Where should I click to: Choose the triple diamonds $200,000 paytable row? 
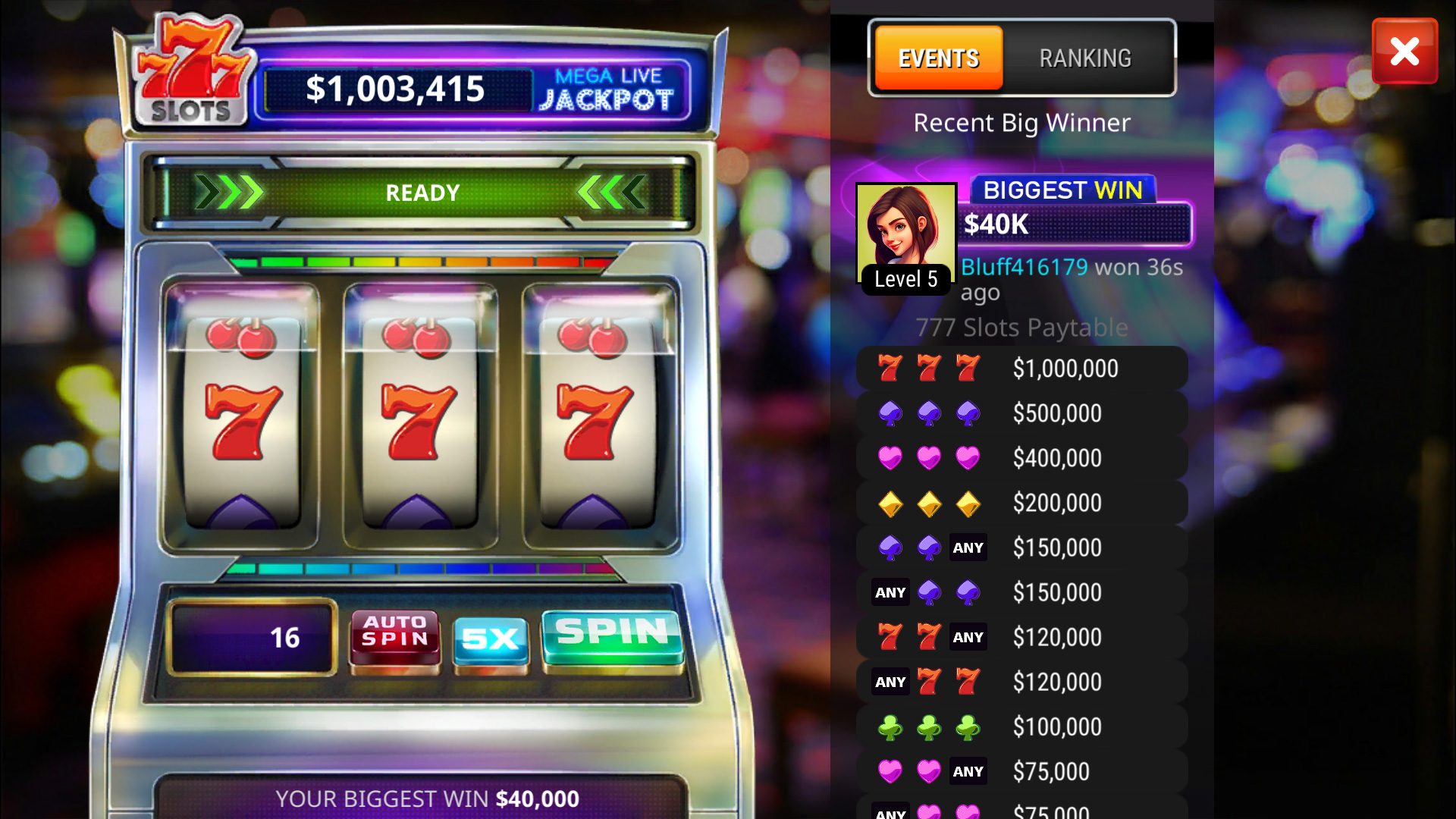pos(1021,503)
